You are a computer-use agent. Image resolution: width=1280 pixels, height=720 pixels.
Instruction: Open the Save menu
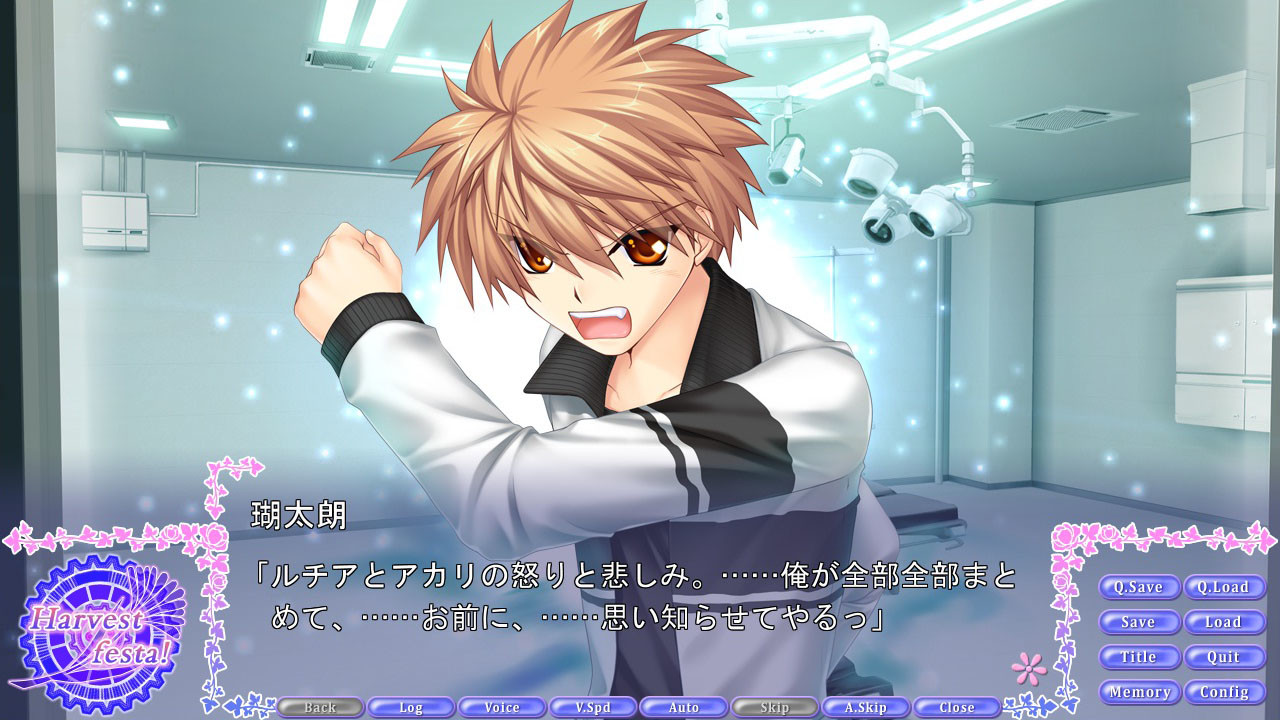point(1139,622)
